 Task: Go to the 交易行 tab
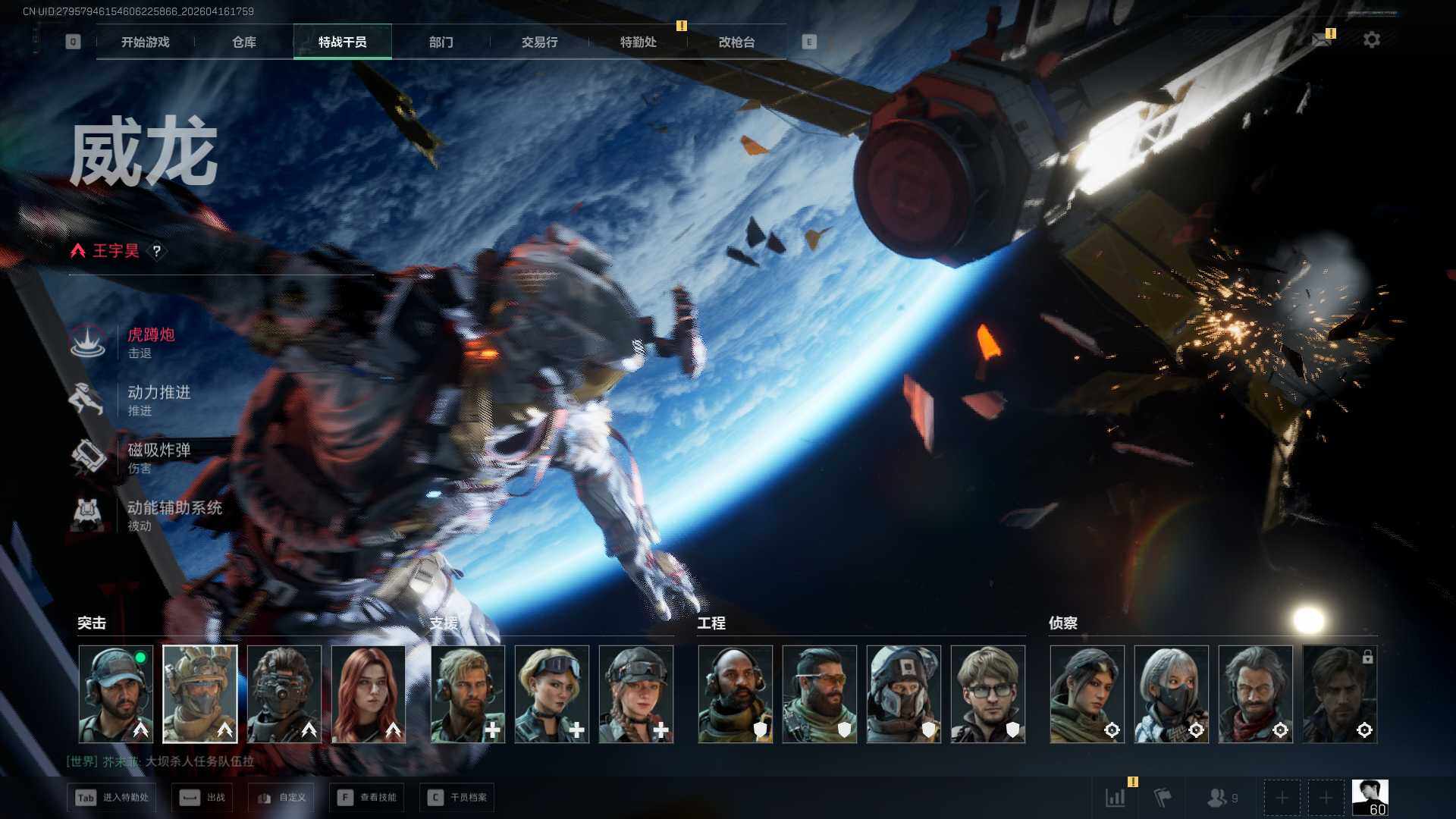pos(539,42)
